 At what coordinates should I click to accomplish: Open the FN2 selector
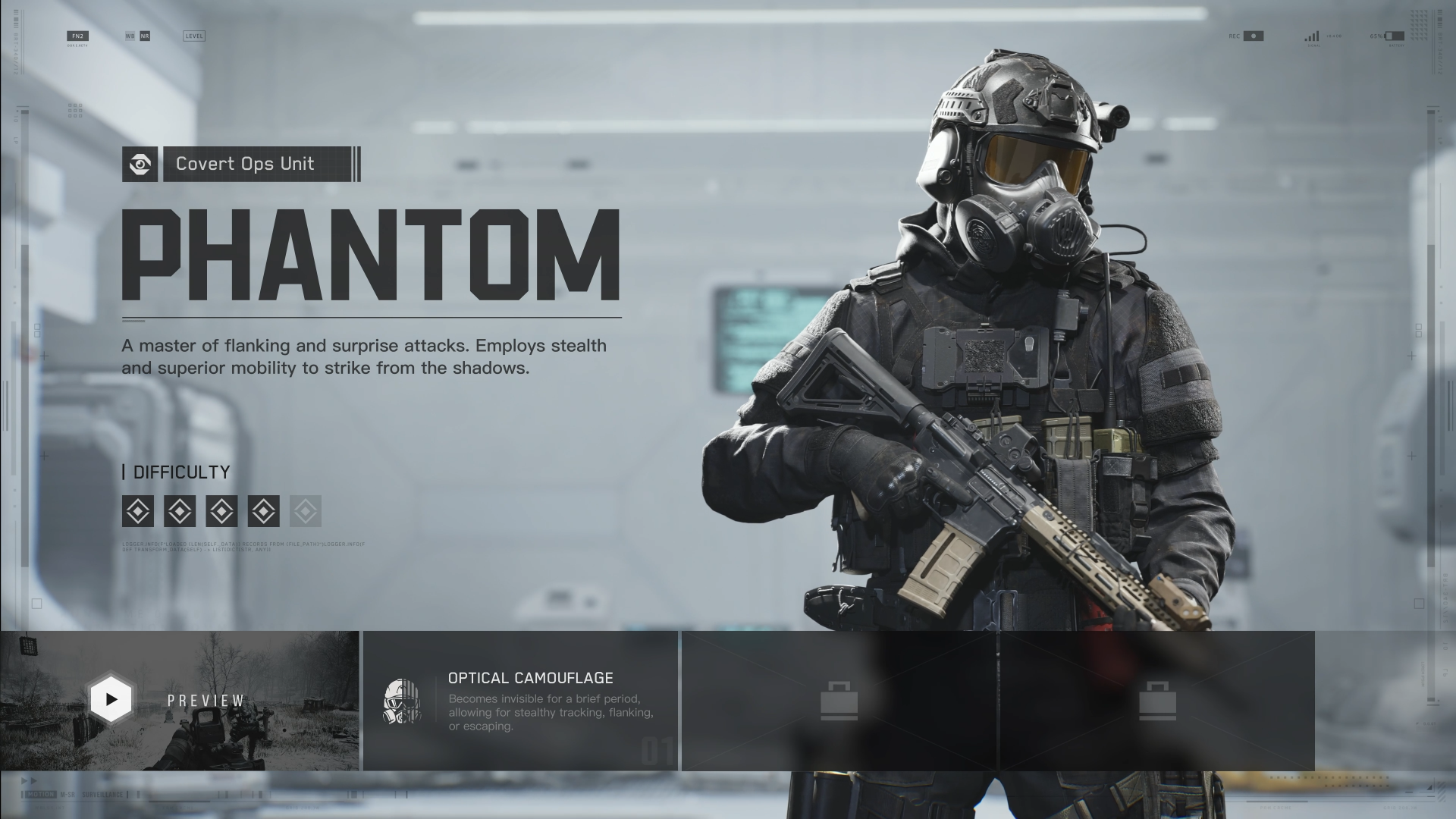pyautogui.click(x=78, y=35)
